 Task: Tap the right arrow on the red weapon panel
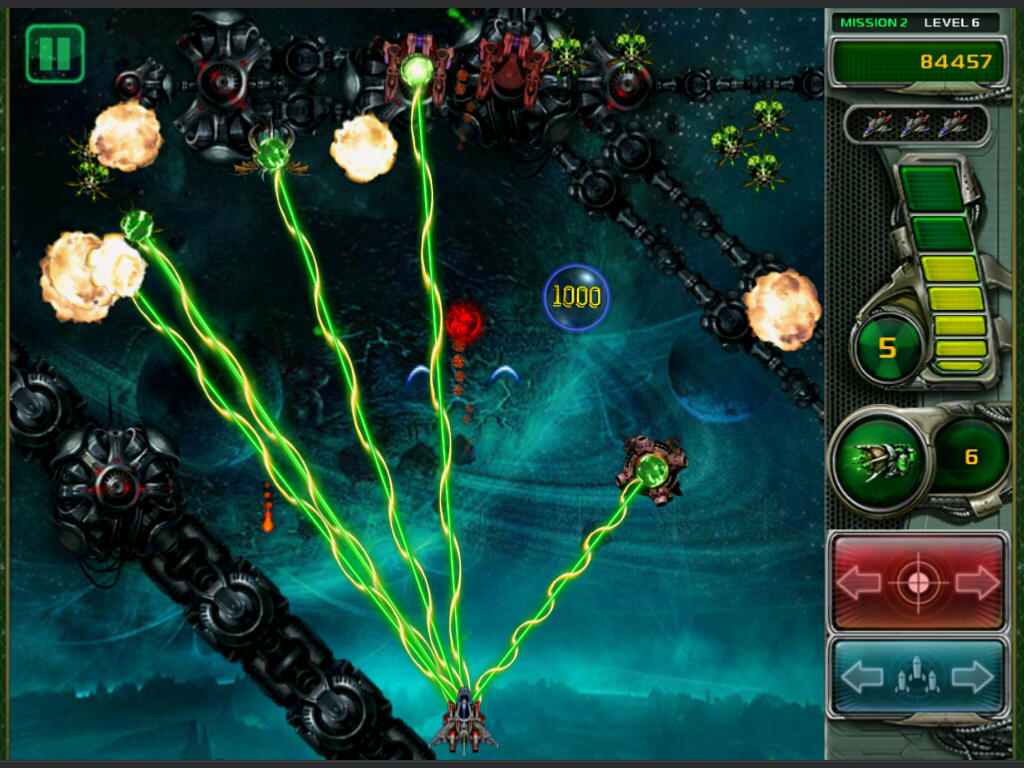[977, 582]
